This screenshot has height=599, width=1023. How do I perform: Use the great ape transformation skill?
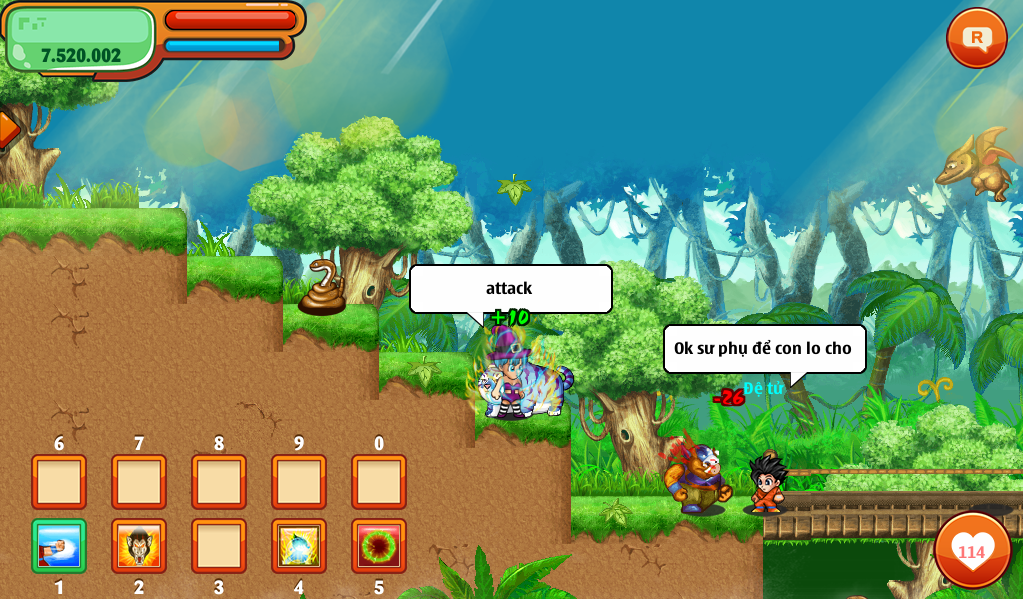pyautogui.click(x=139, y=546)
